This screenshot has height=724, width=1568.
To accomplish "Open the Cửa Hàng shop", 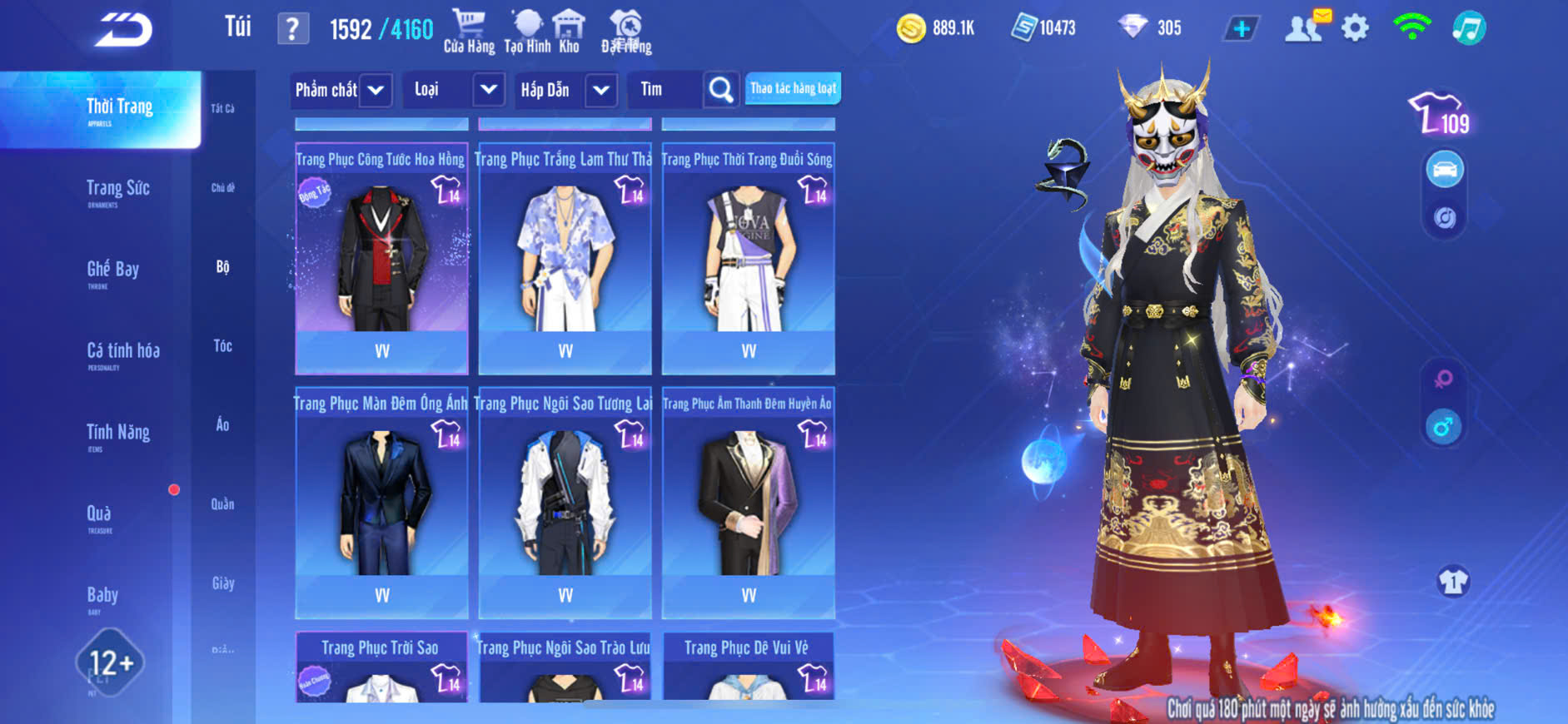I will 469,32.
